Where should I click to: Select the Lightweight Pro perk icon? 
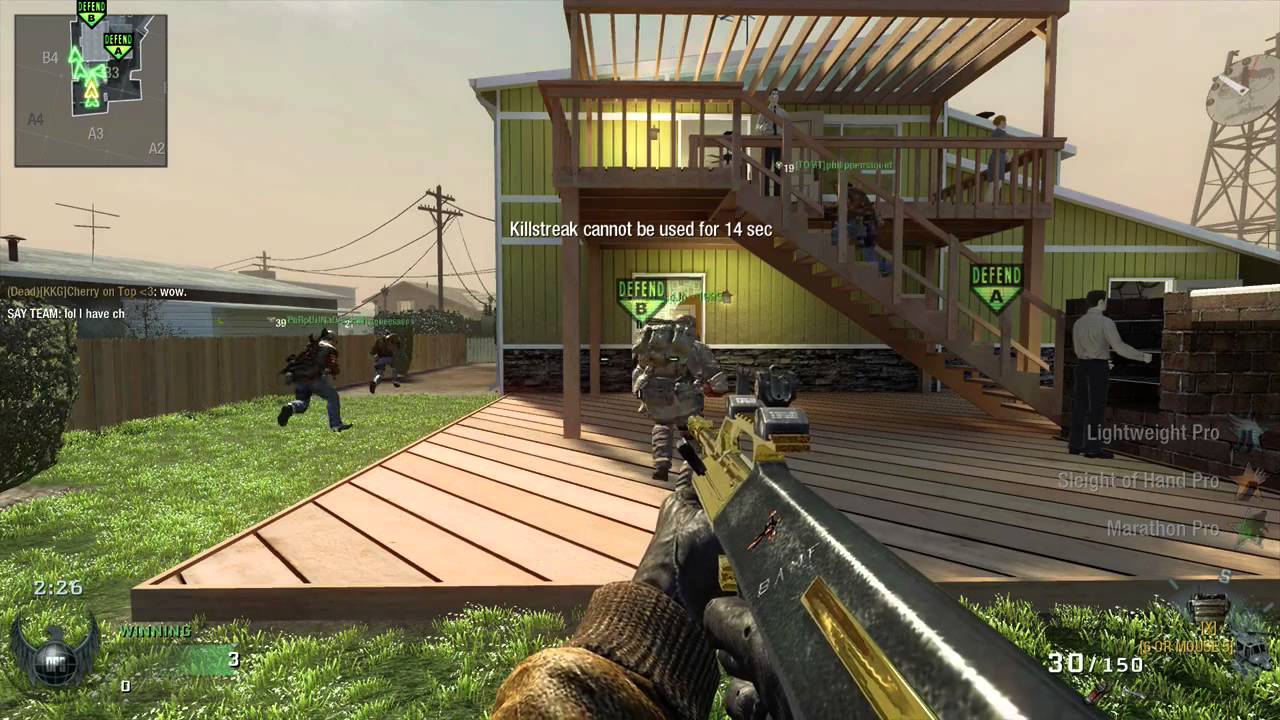[1246, 433]
